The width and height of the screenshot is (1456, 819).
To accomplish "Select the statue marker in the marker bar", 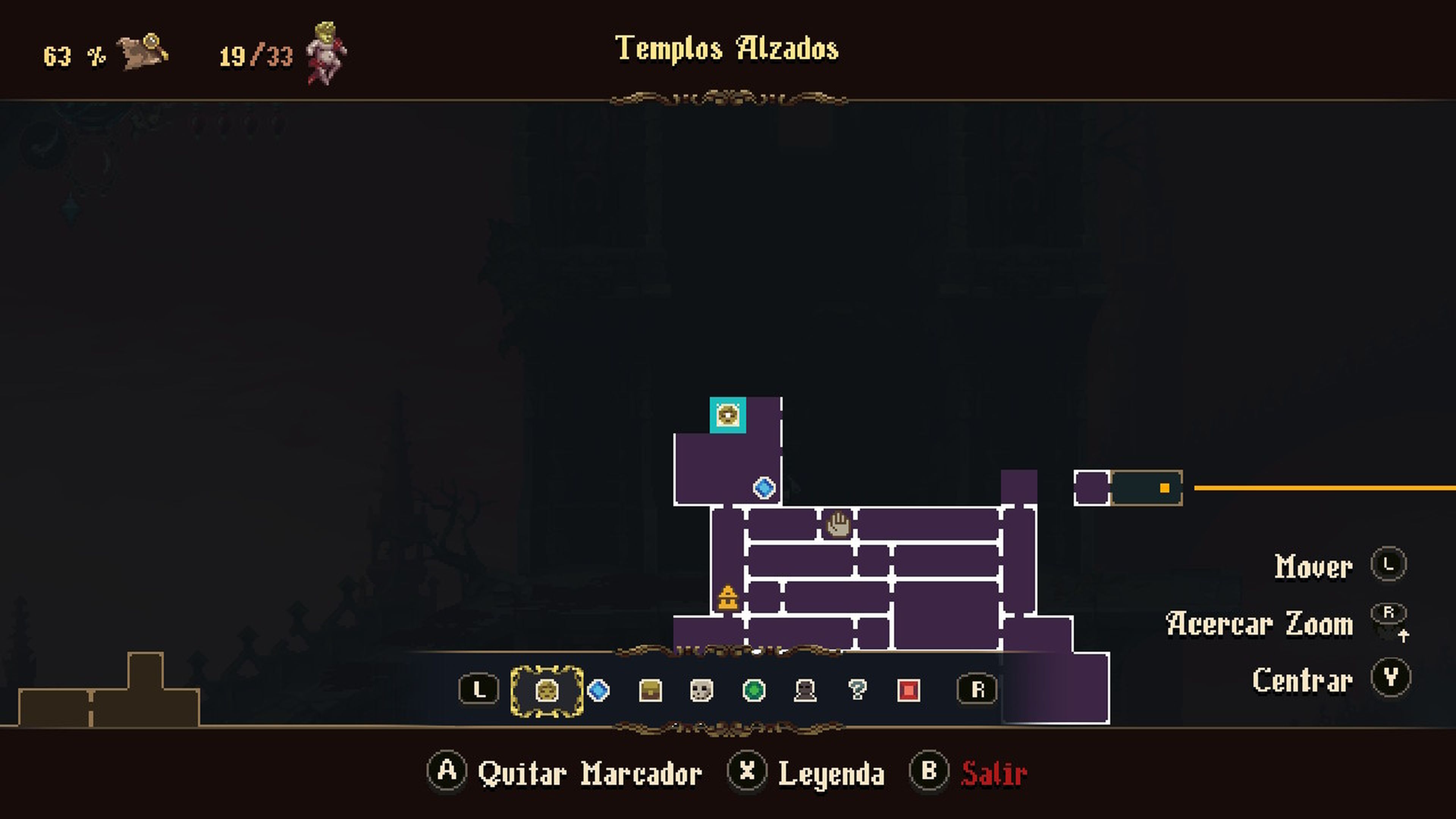I will pos(805,691).
